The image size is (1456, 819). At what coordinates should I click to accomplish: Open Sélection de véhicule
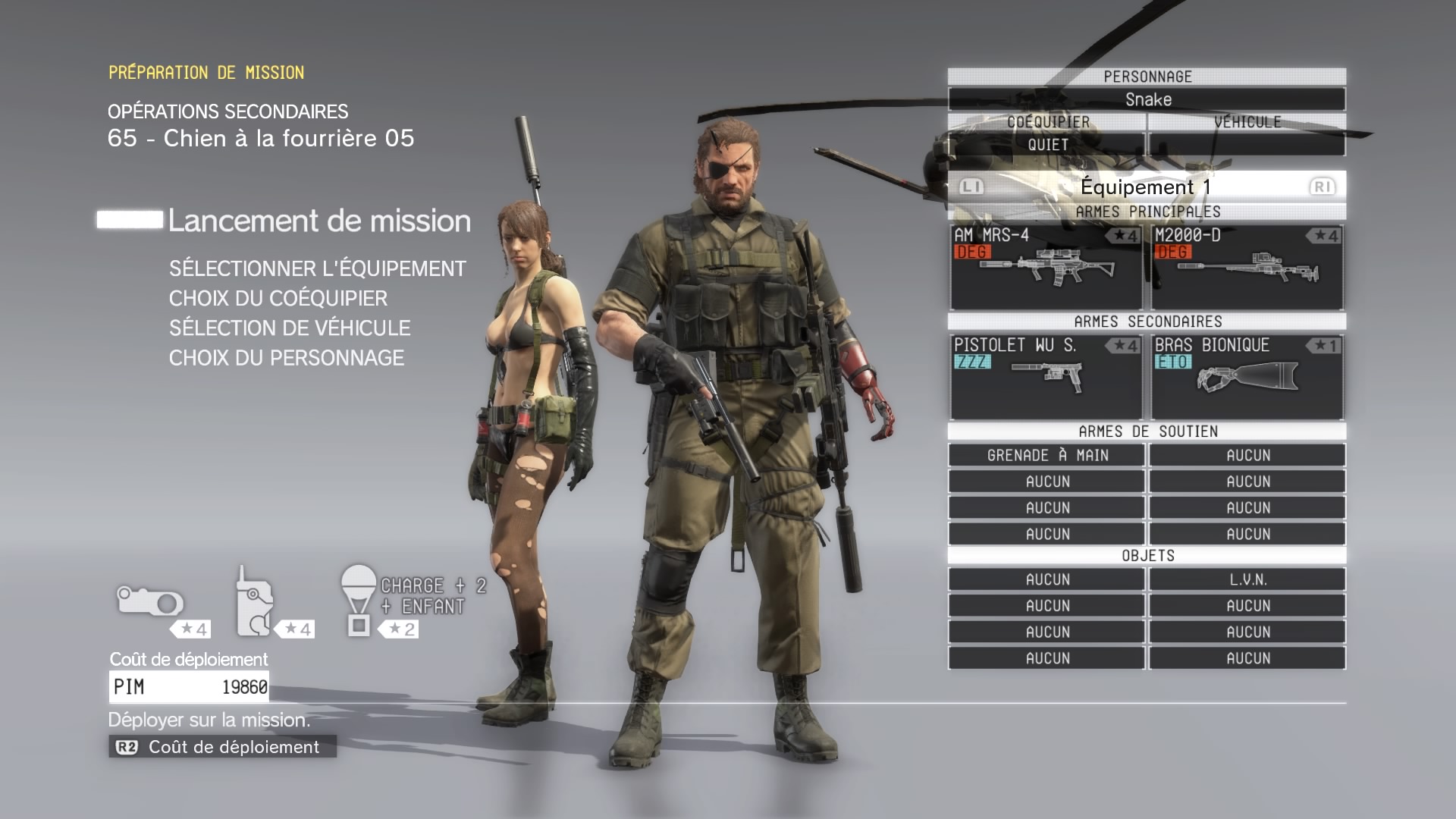click(290, 328)
